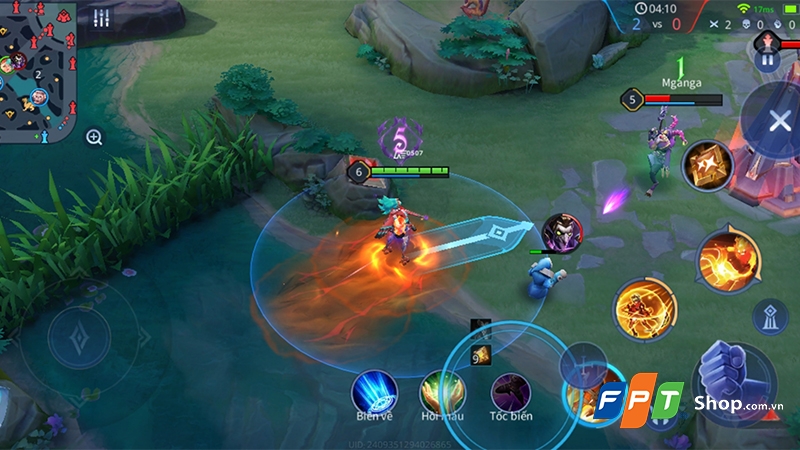Tap the X cancel-skill button

[x=779, y=122]
